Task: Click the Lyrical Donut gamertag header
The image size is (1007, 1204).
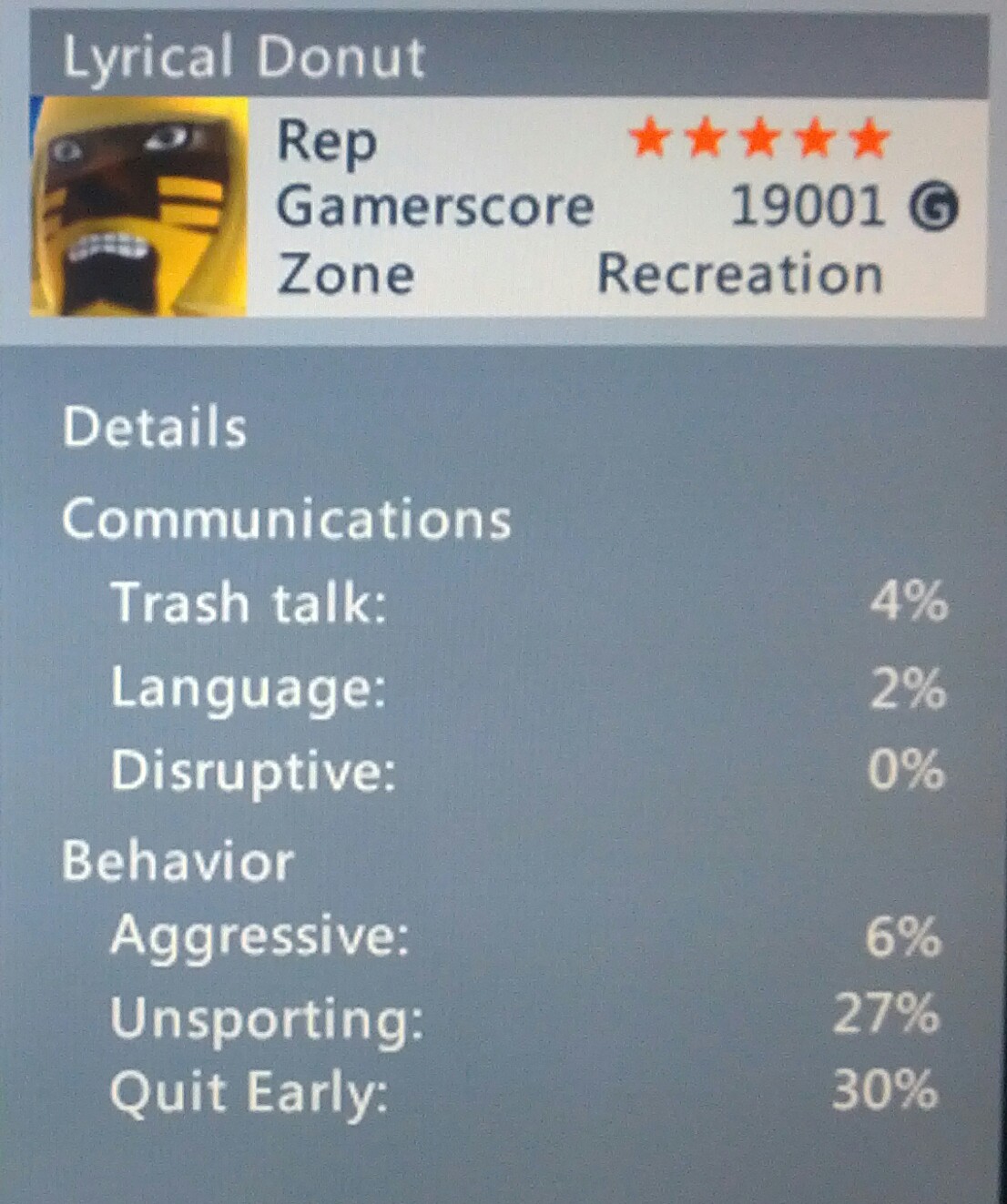Action: pos(244,57)
